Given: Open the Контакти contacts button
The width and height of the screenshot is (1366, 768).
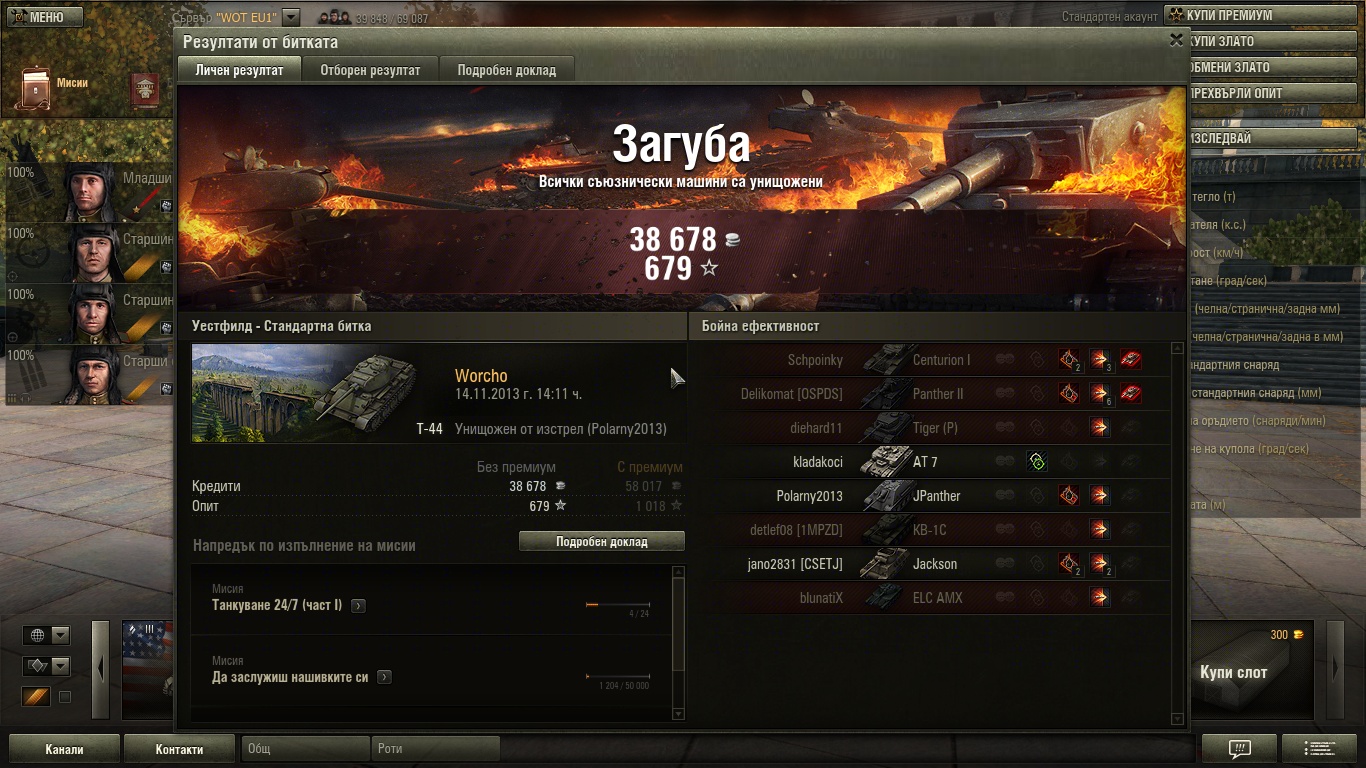Looking at the screenshot, I should (179, 749).
